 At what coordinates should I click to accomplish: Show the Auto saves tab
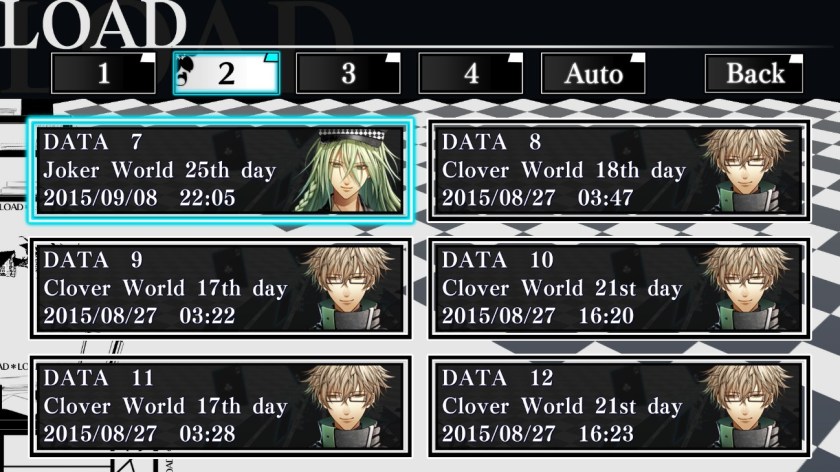[x=593, y=73]
